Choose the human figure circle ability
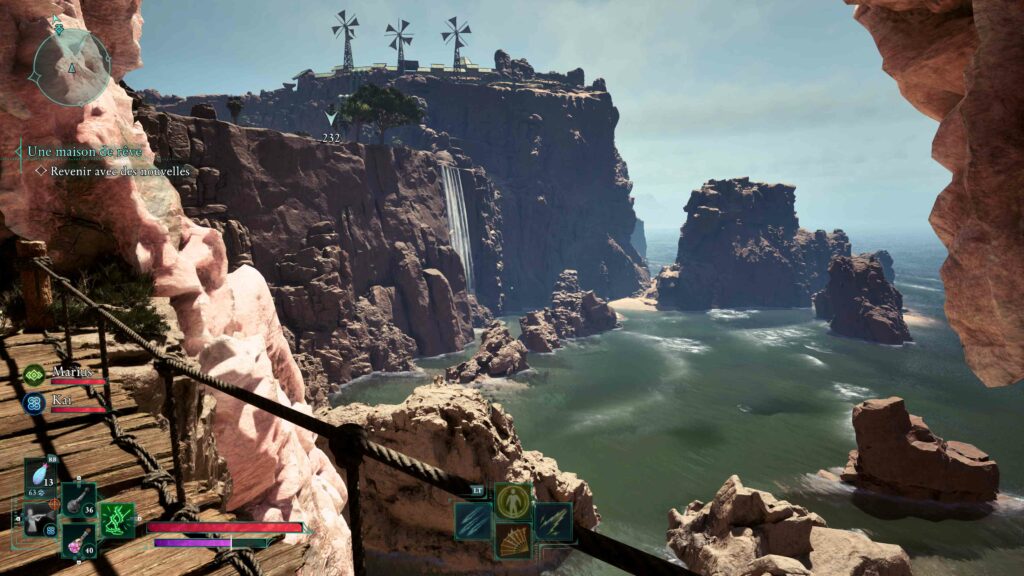The height and width of the screenshot is (576, 1024). [514, 501]
